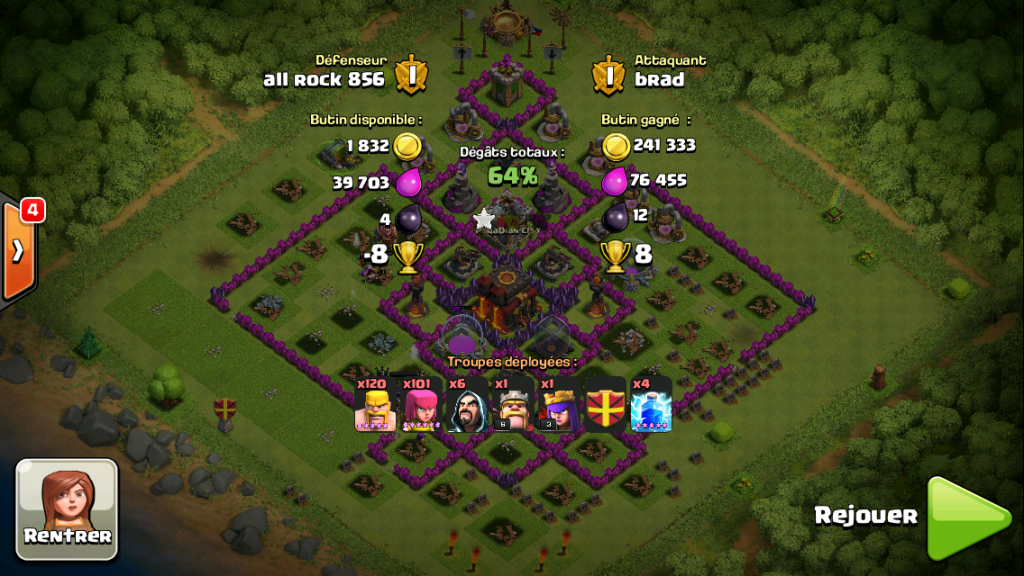
Task: Click the Archer Queen hero icon
Action: coord(559,406)
